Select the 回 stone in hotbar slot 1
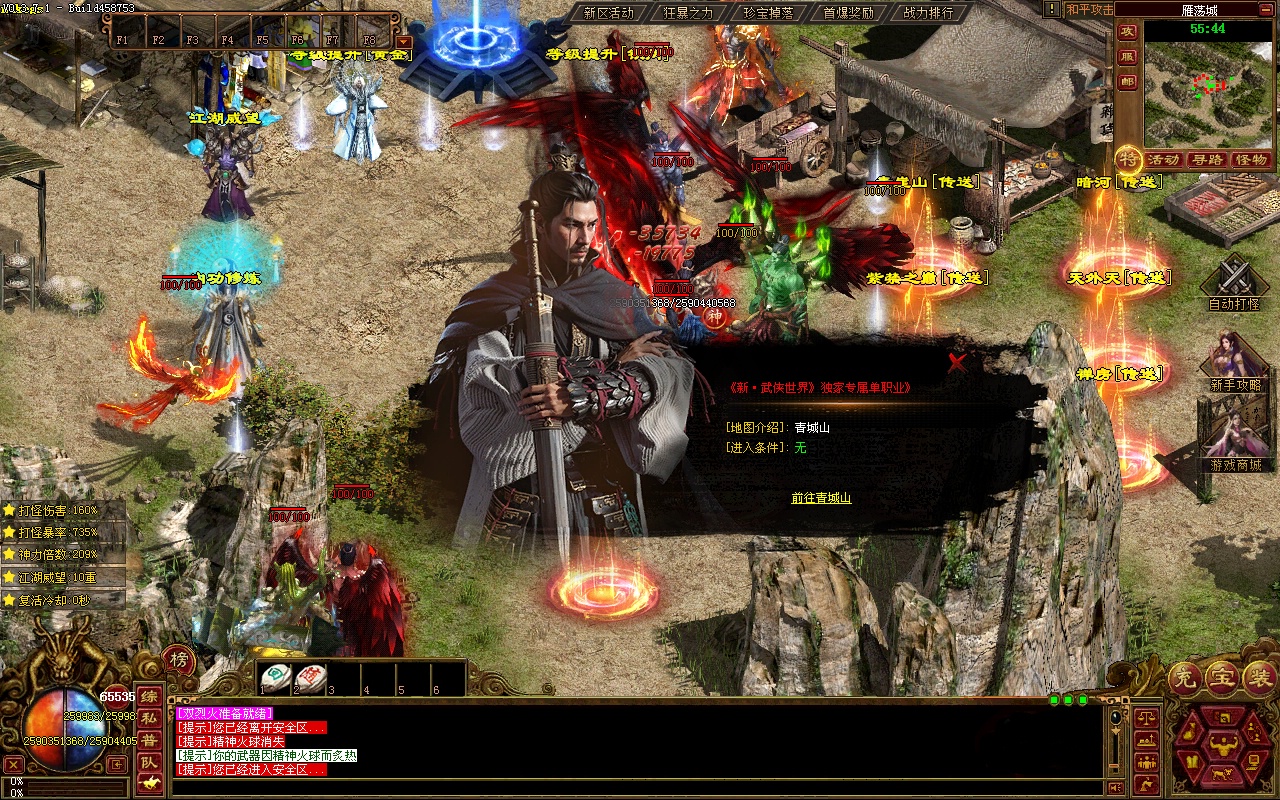Image resolution: width=1280 pixels, height=800 pixels. coord(275,678)
